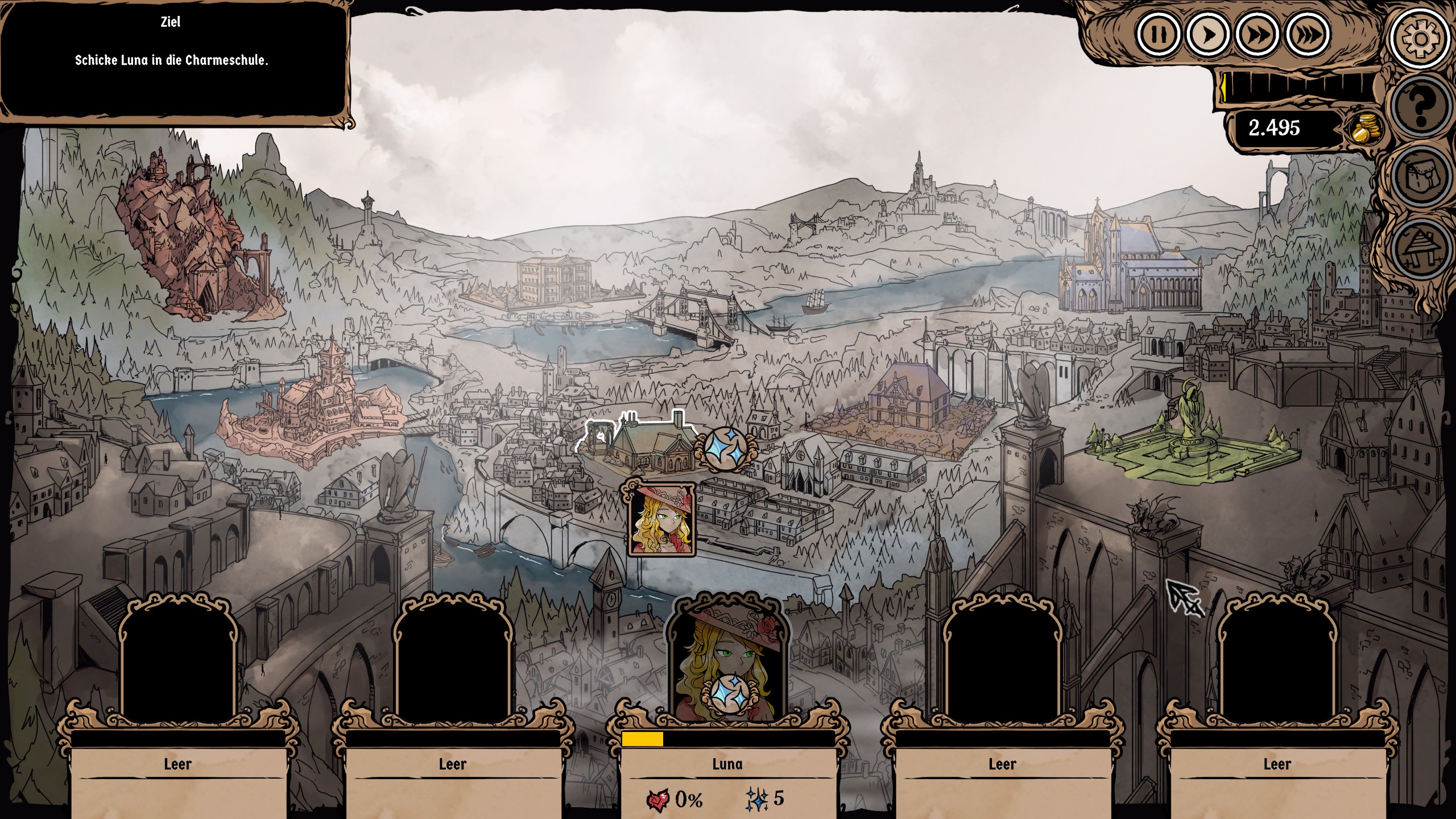Click the house icon button
This screenshot has height=819, width=1456.
1420,247
